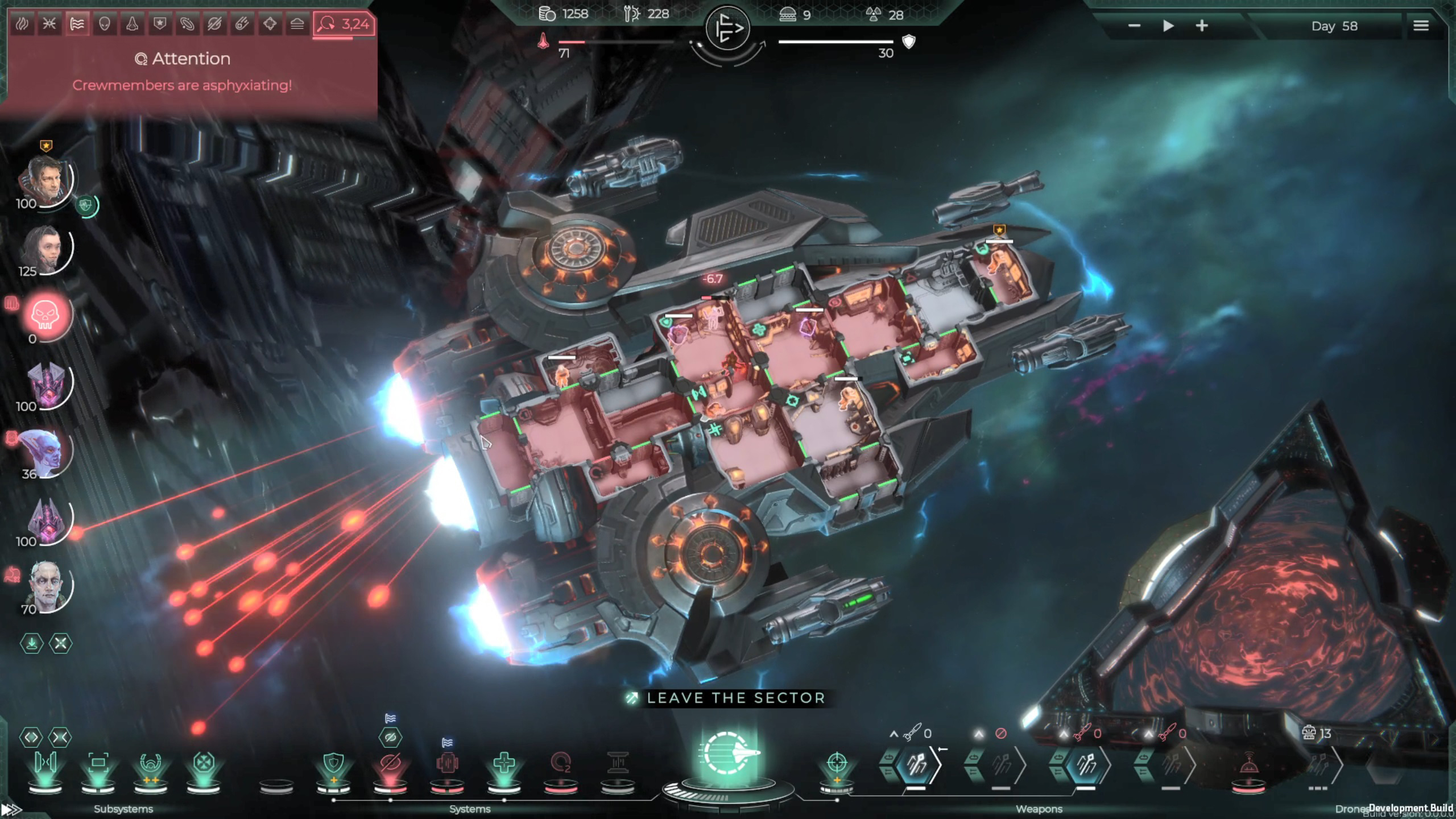The width and height of the screenshot is (1456, 819).
Task: Select the captain portrait with star badge
Action: (45, 179)
